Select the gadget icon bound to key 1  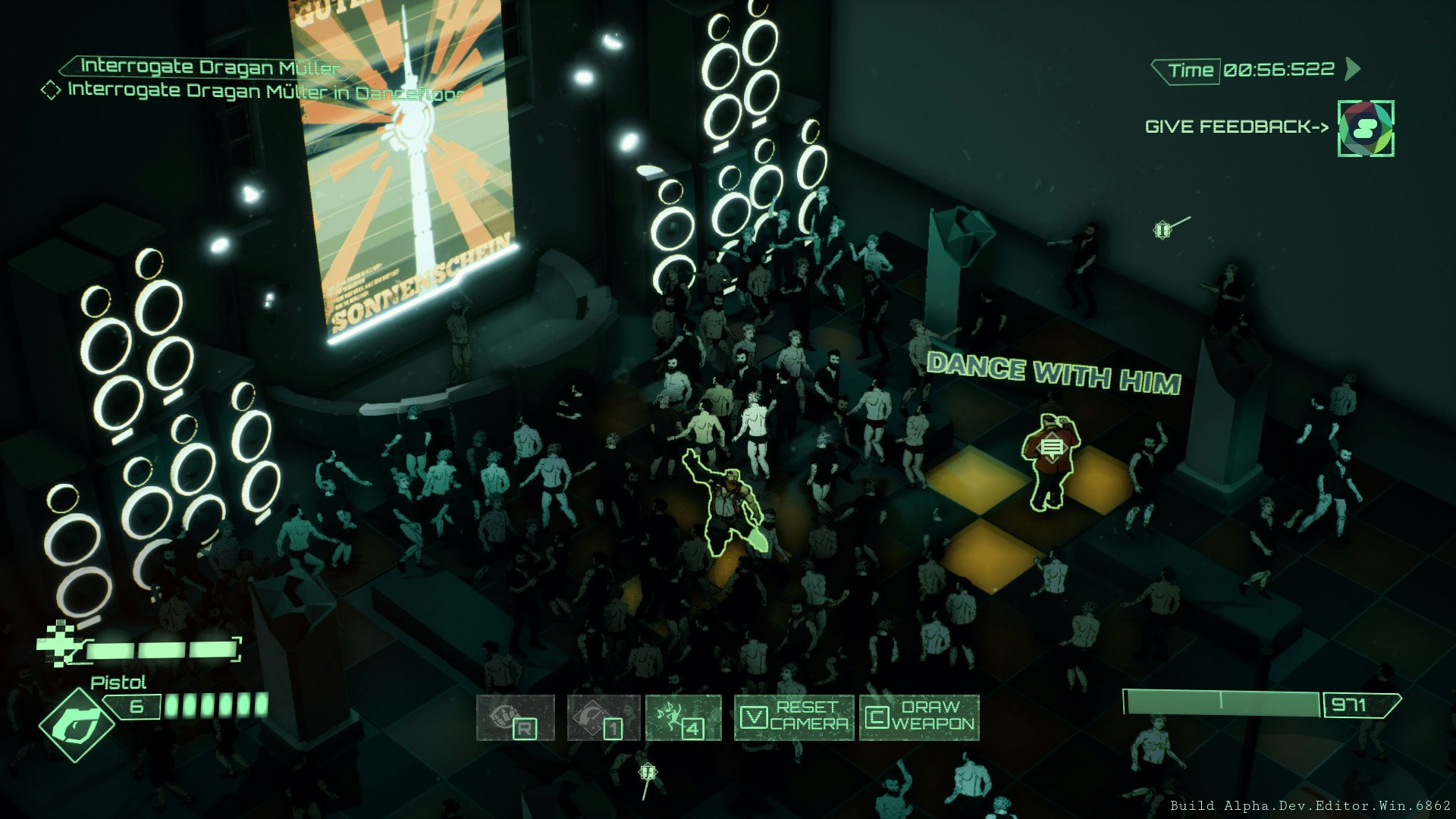pos(603,716)
